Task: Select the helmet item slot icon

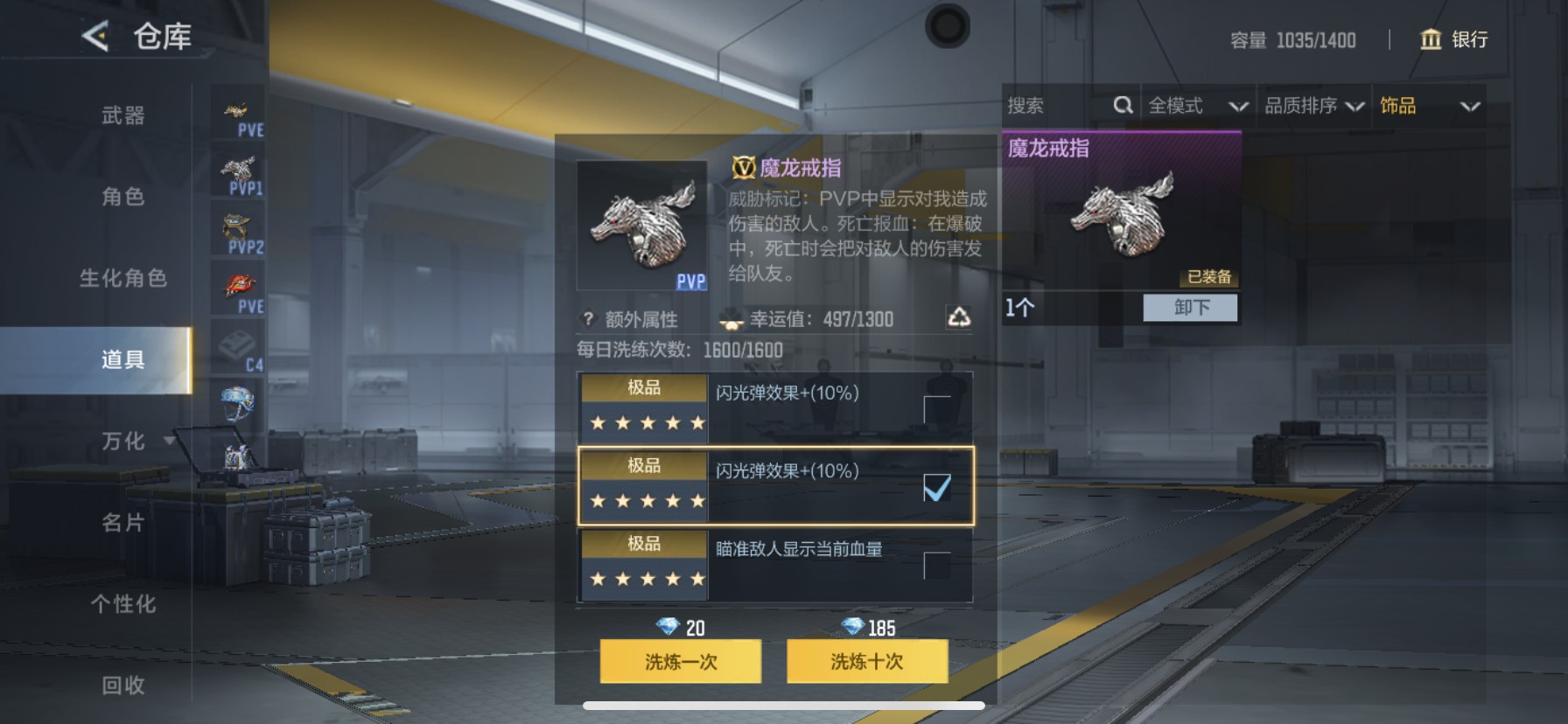Action: 237,404
